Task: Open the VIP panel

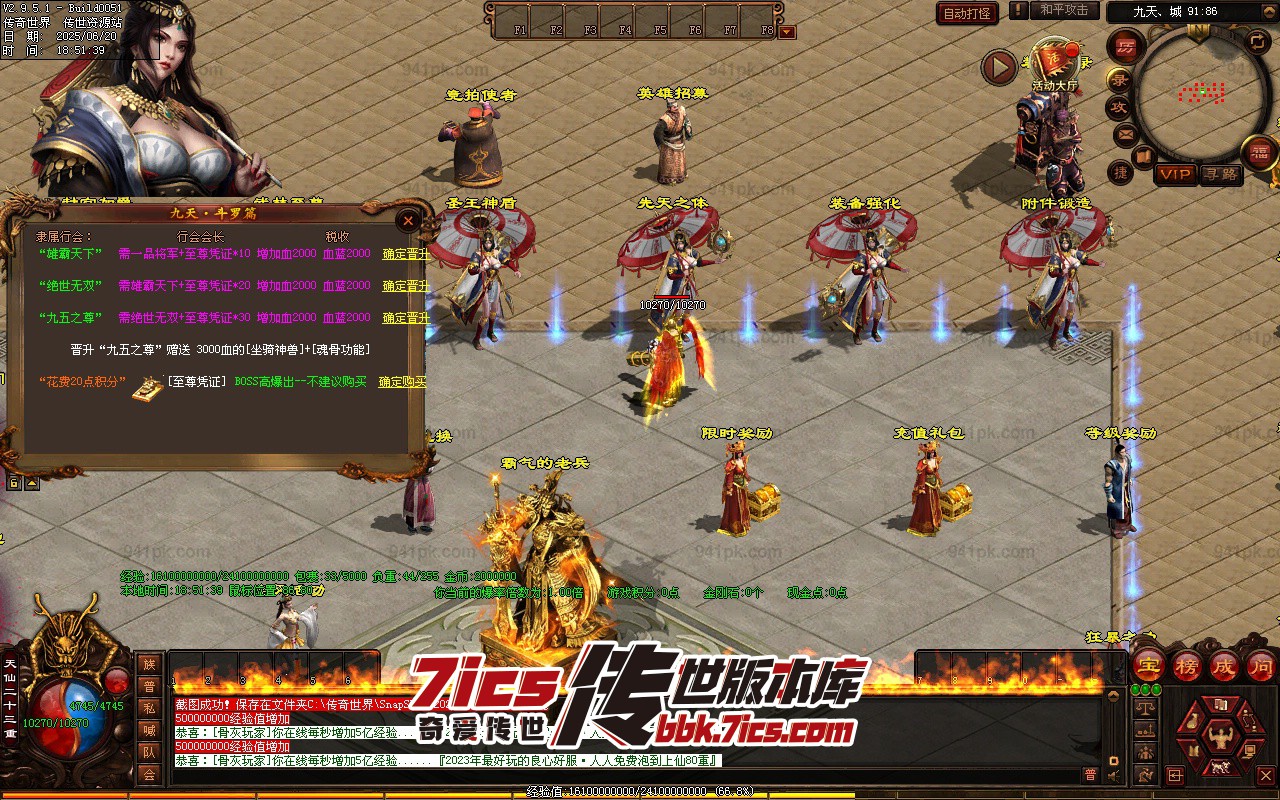Action: (1175, 174)
